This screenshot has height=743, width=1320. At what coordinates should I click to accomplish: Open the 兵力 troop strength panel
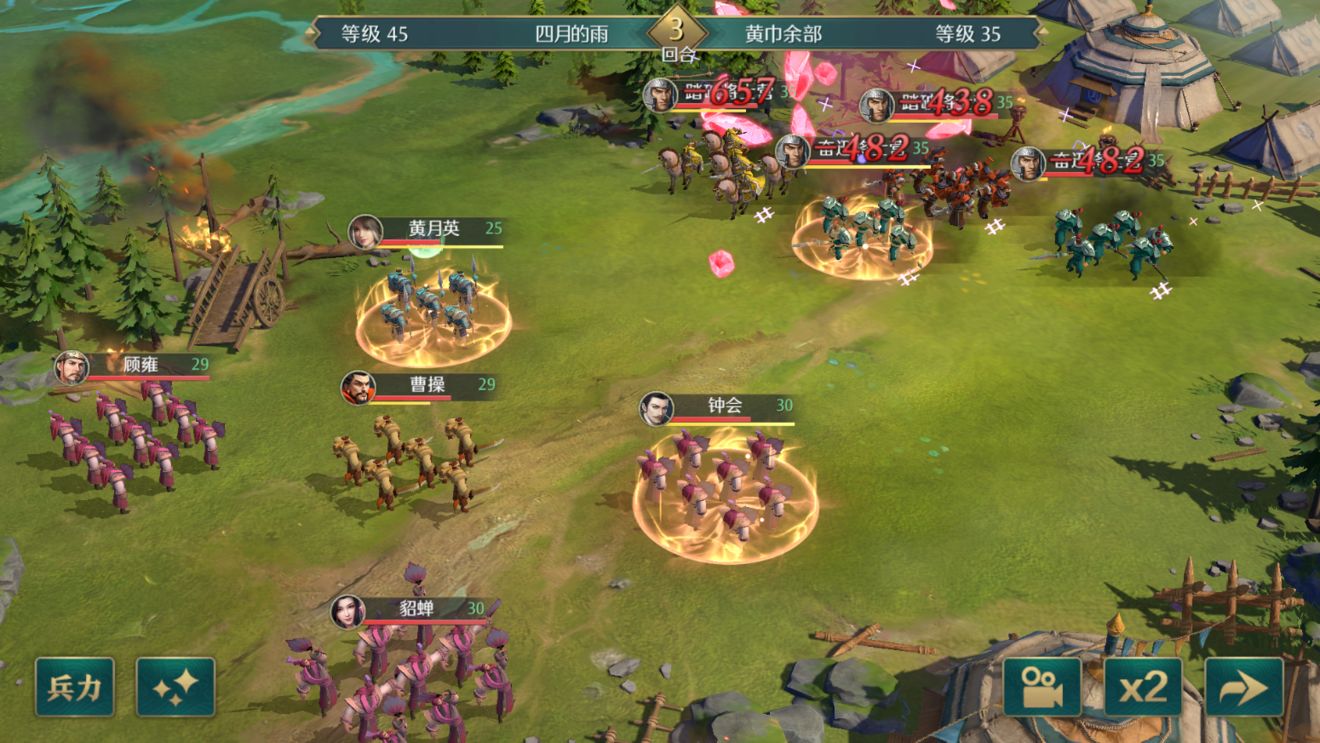pos(75,686)
